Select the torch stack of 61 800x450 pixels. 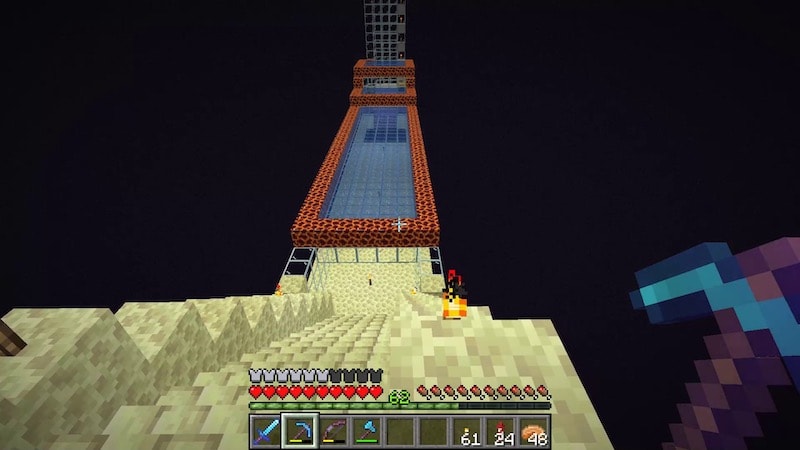[x=467, y=431]
